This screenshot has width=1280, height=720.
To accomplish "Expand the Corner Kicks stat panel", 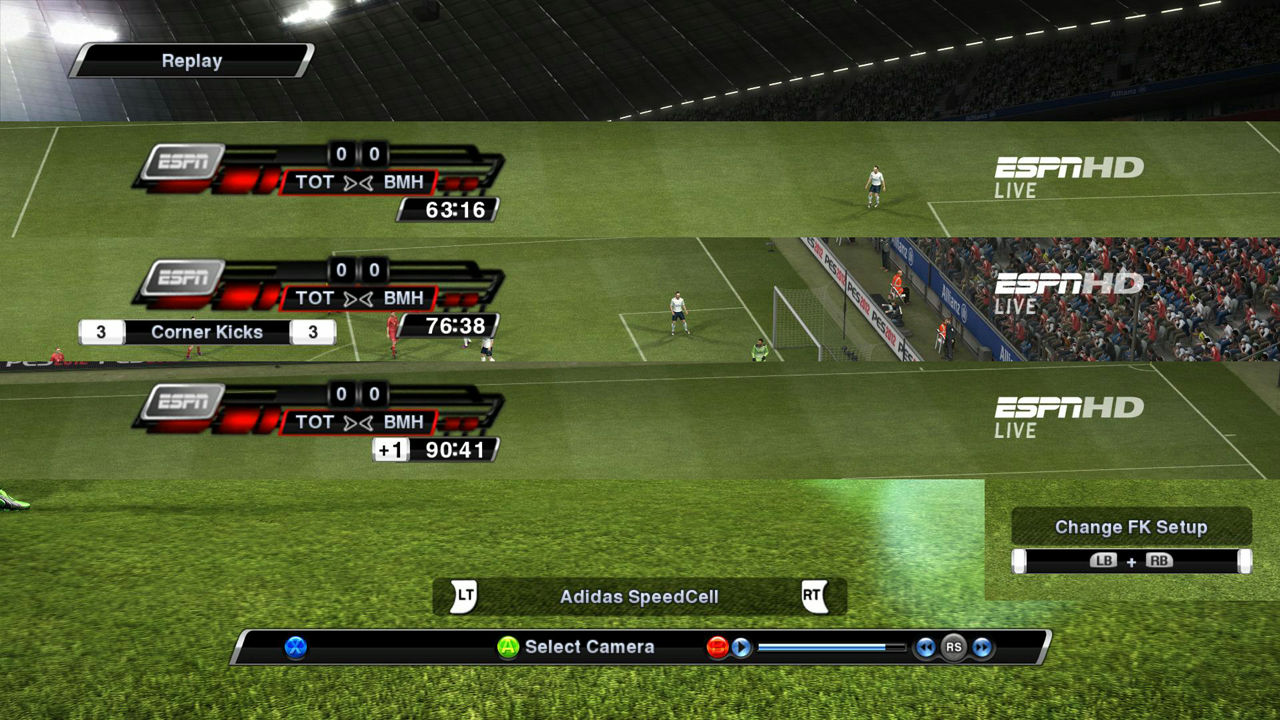I will [x=205, y=331].
